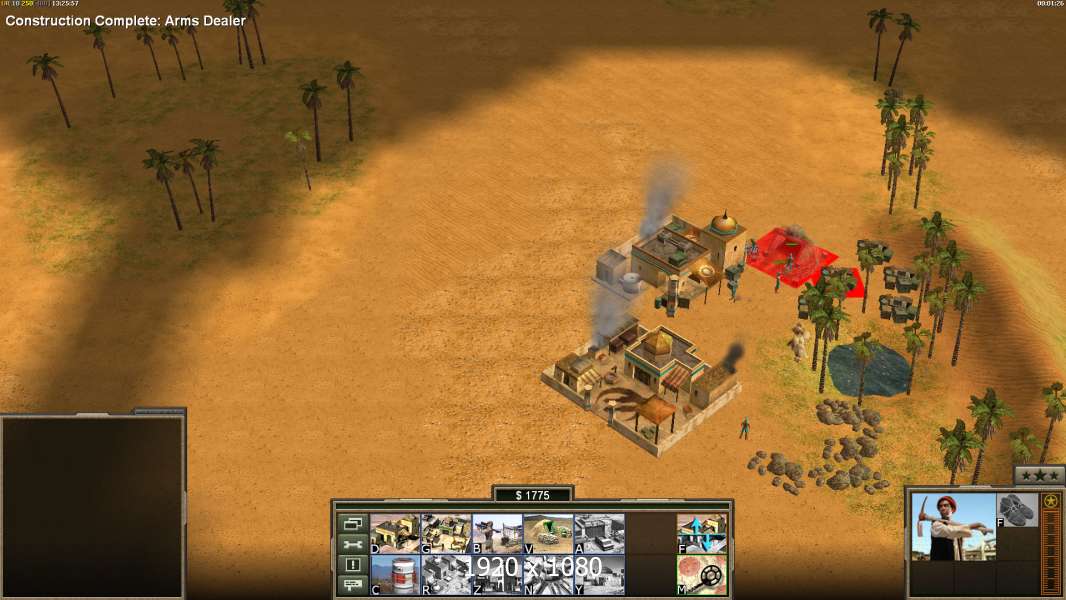Open the chat bubble button
The height and width of the screenshot is (600, 1066).
click(352, 586)
